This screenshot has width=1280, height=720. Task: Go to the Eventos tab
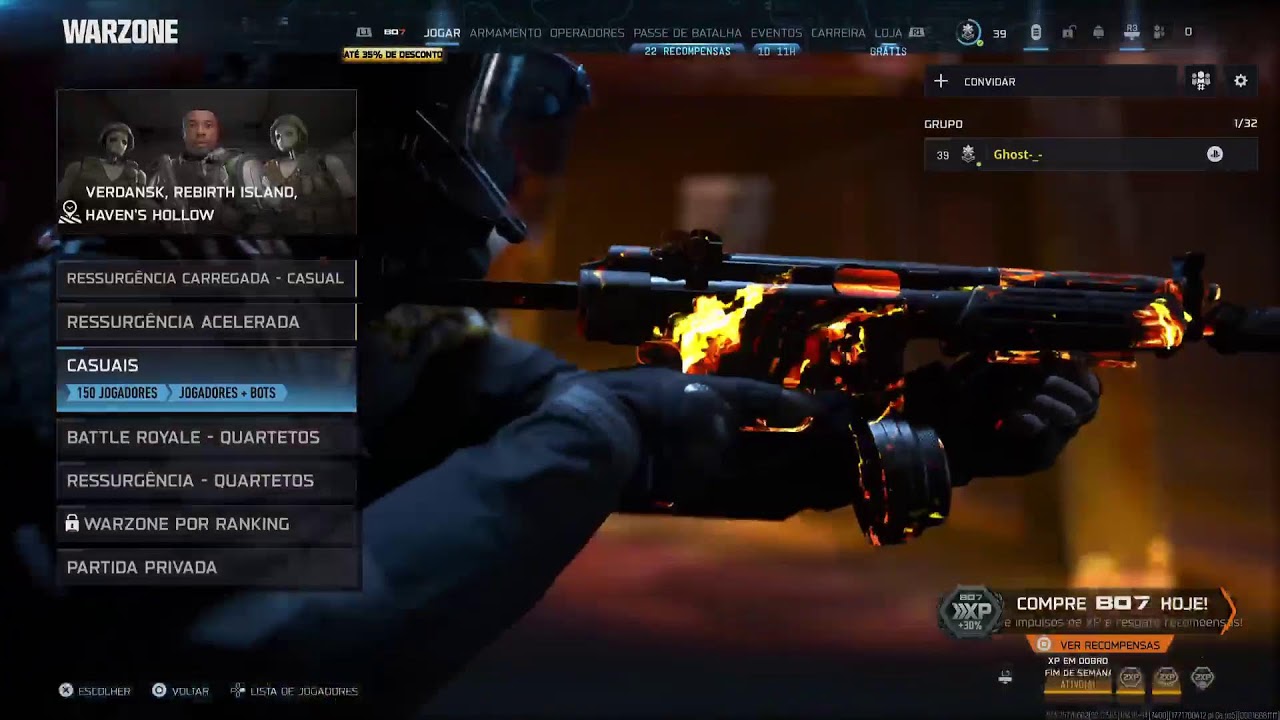click(x=776, y=33)
